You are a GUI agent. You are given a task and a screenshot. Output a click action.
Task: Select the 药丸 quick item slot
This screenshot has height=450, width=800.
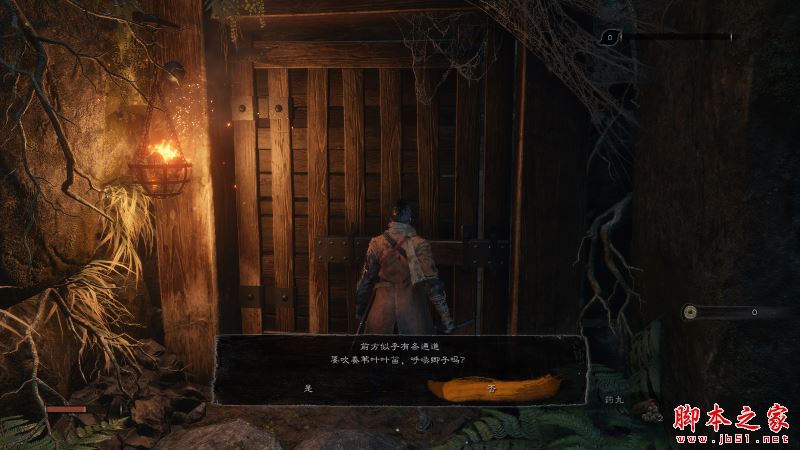613,398
